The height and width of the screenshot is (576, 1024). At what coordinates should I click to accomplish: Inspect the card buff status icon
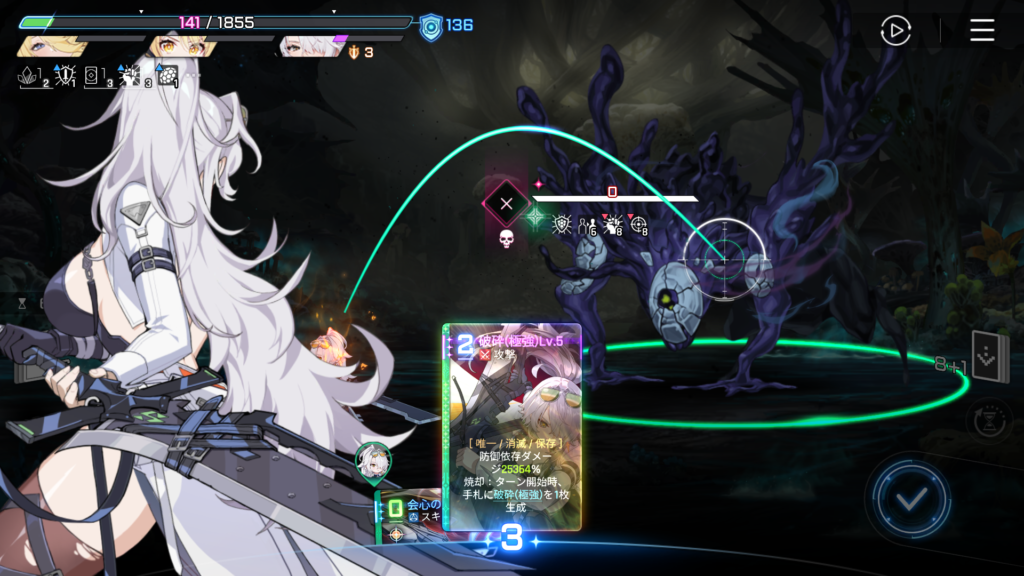coord(96,77)
